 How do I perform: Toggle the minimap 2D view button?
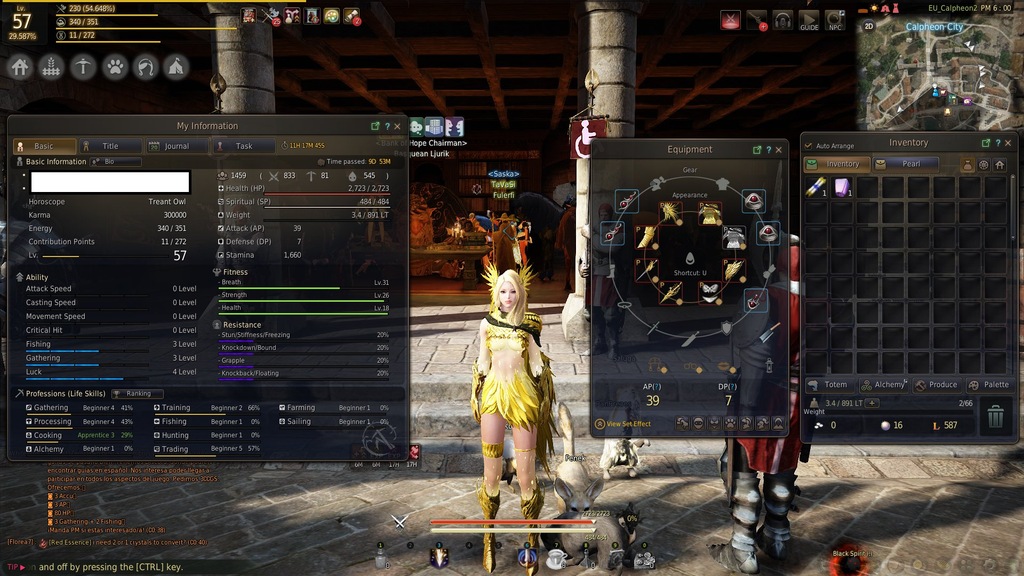point(869,25)
